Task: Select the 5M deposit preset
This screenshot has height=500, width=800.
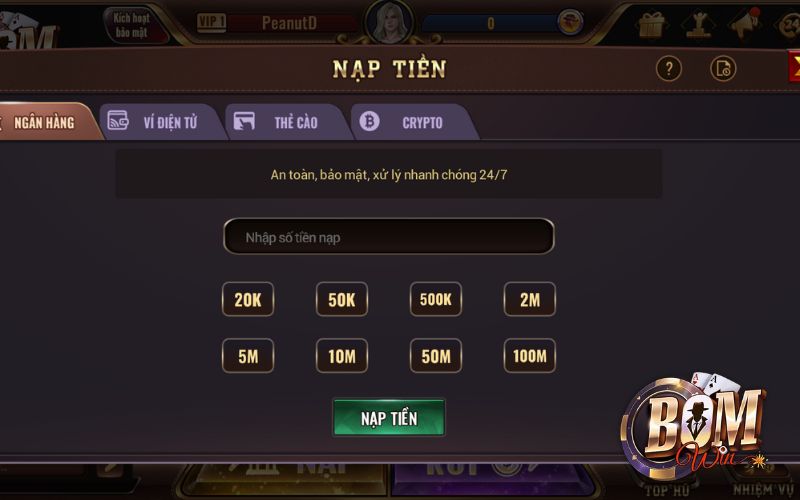Action: (248, 356)
